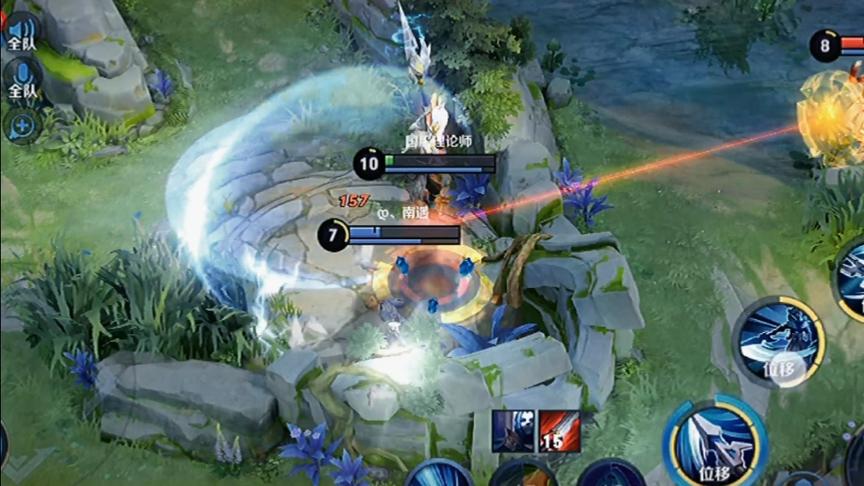Open the quick chat plus bubble
This screenshot has width=864, height=486.
point(21,125)
